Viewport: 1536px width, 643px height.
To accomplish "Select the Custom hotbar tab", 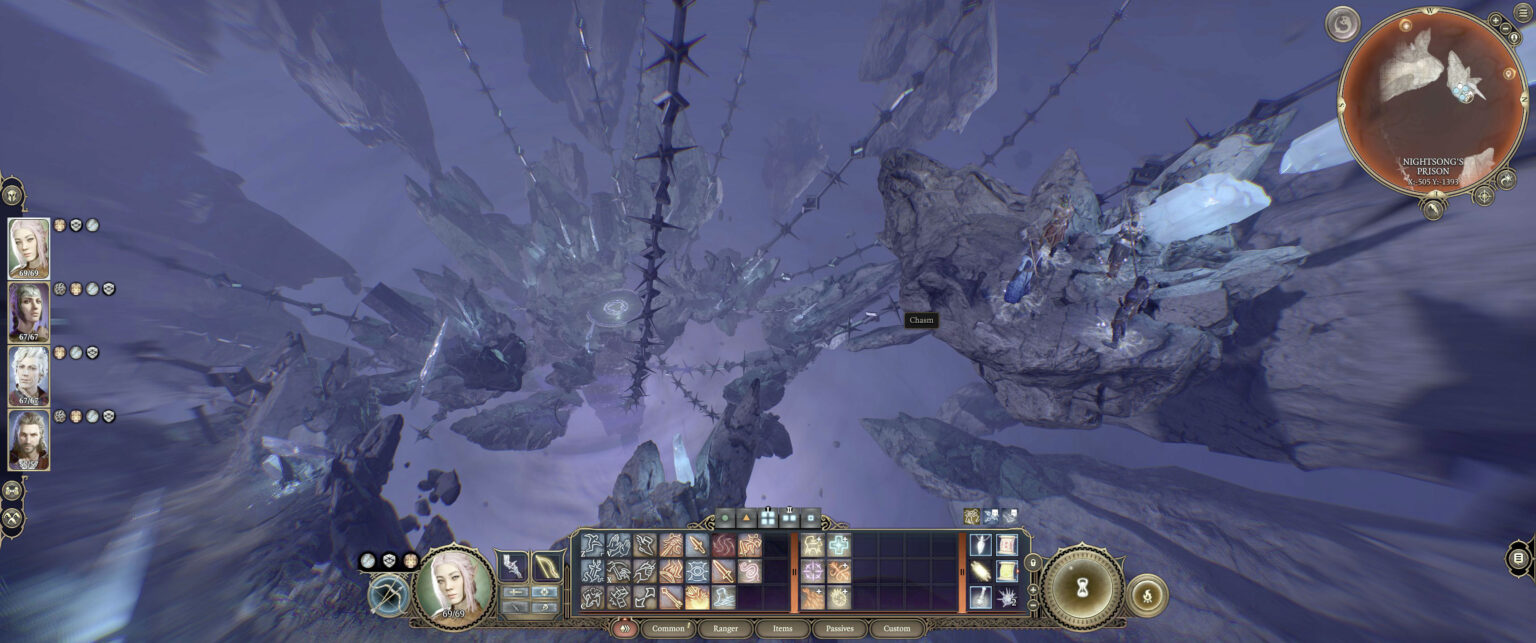I will coord(897,629).
